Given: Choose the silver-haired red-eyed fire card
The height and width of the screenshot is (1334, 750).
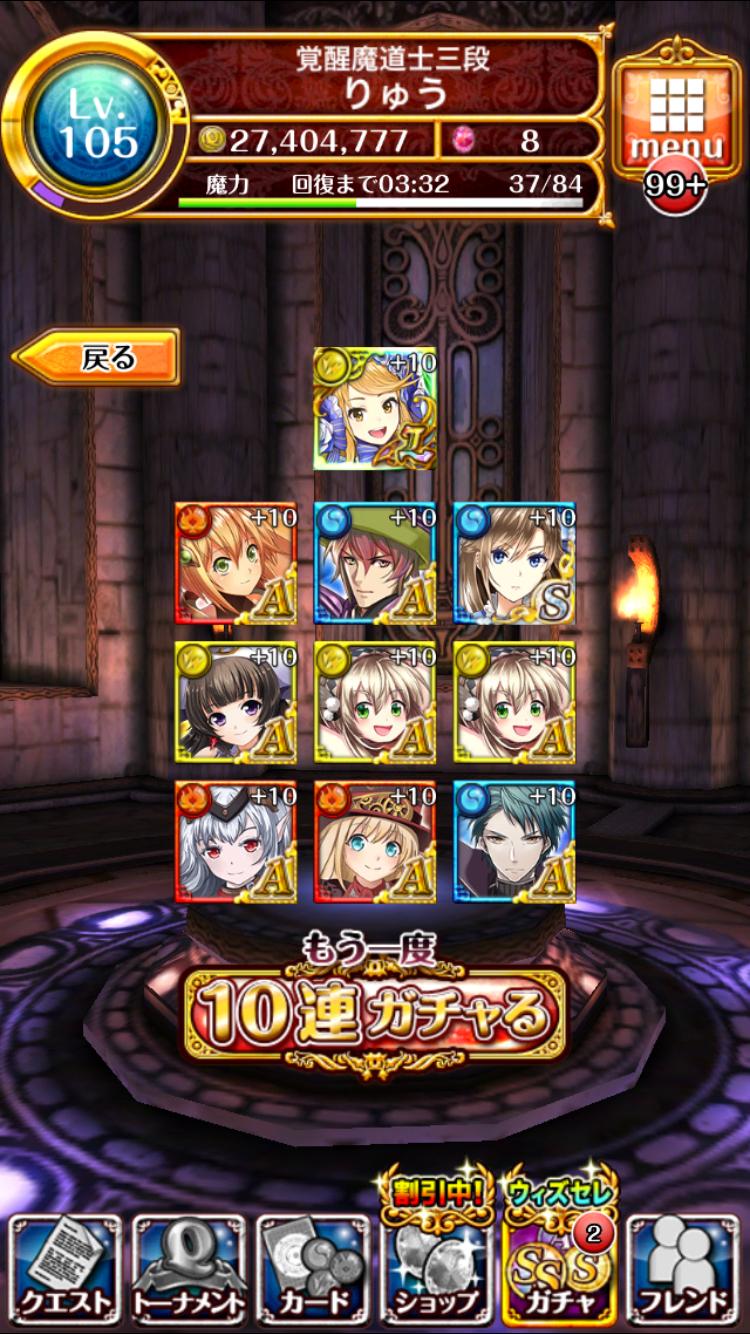Looking at the screenshot, I should pos(236,841).
